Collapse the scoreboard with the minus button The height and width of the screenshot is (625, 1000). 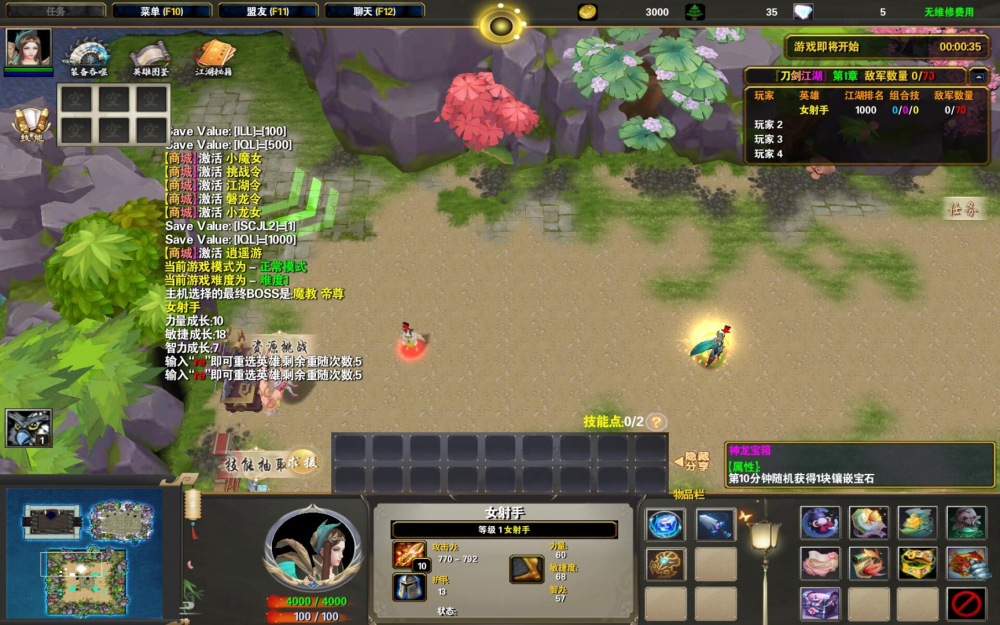tap(978, 76)
